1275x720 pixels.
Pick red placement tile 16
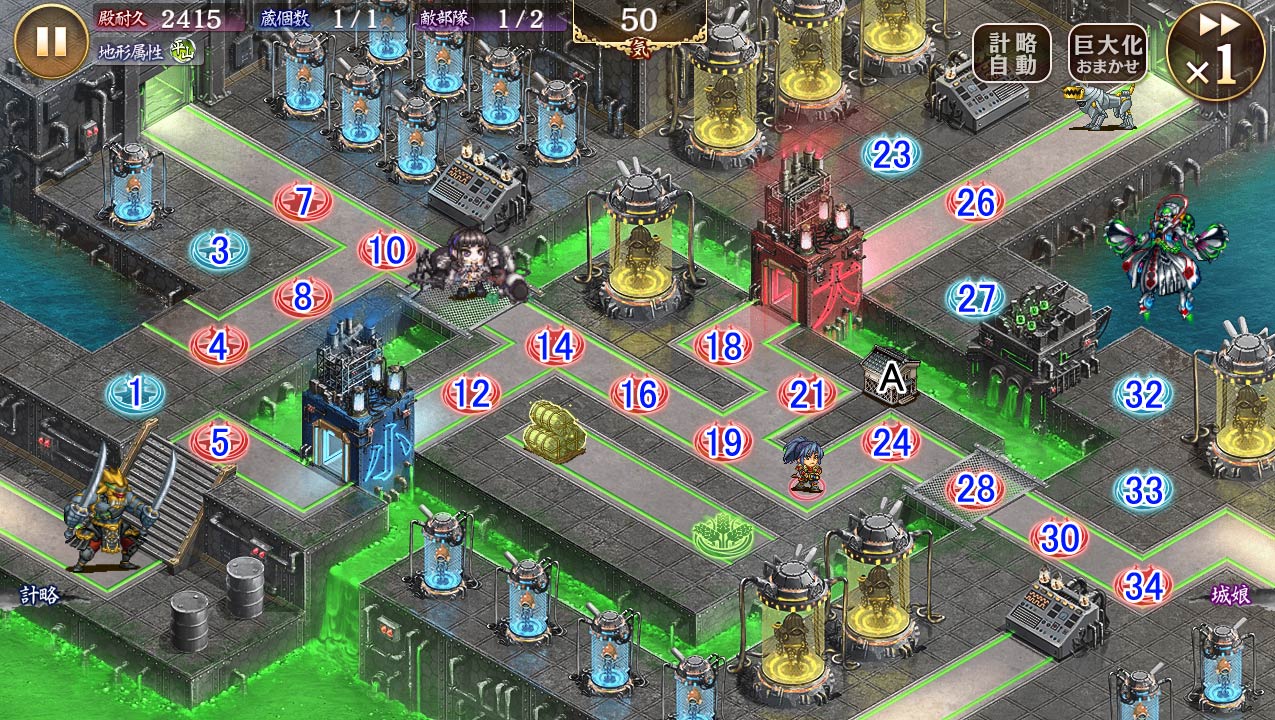click(639, 394)
